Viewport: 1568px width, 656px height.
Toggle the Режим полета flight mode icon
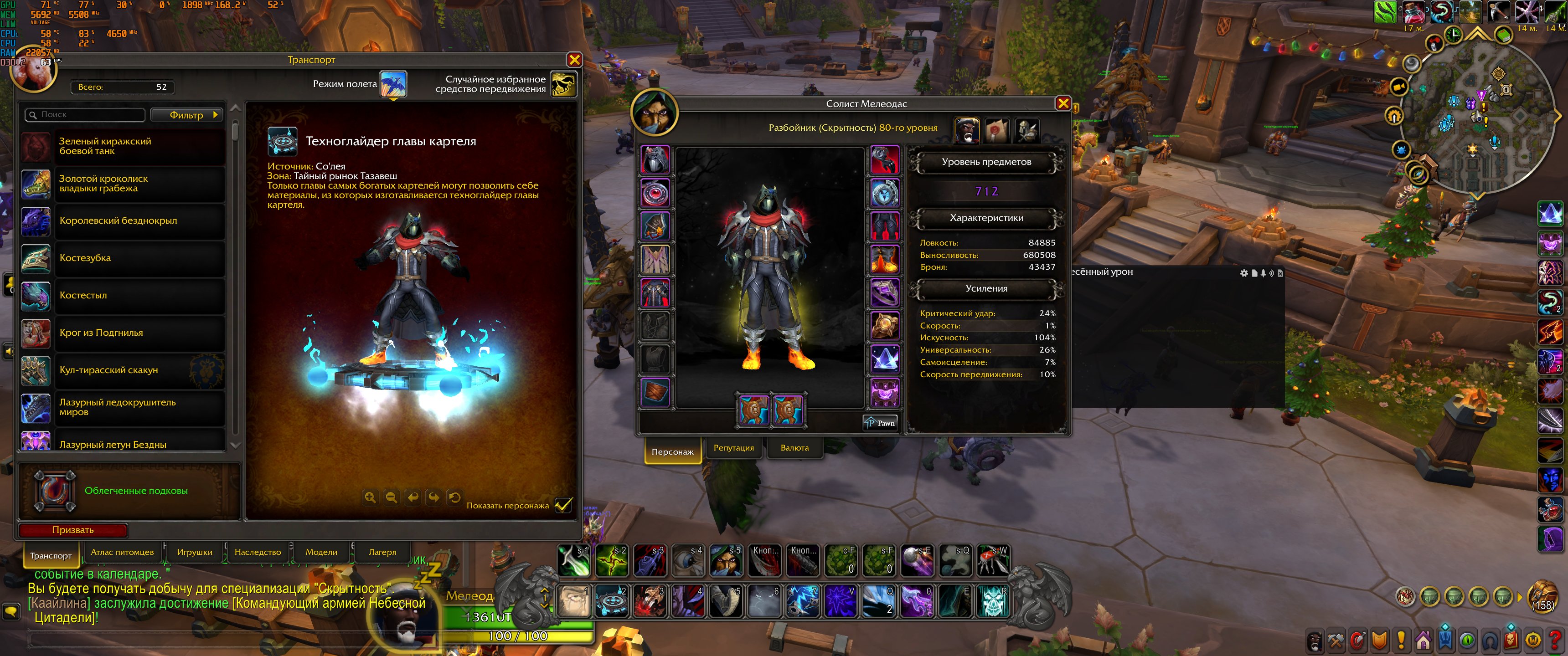tap(393, 84)
